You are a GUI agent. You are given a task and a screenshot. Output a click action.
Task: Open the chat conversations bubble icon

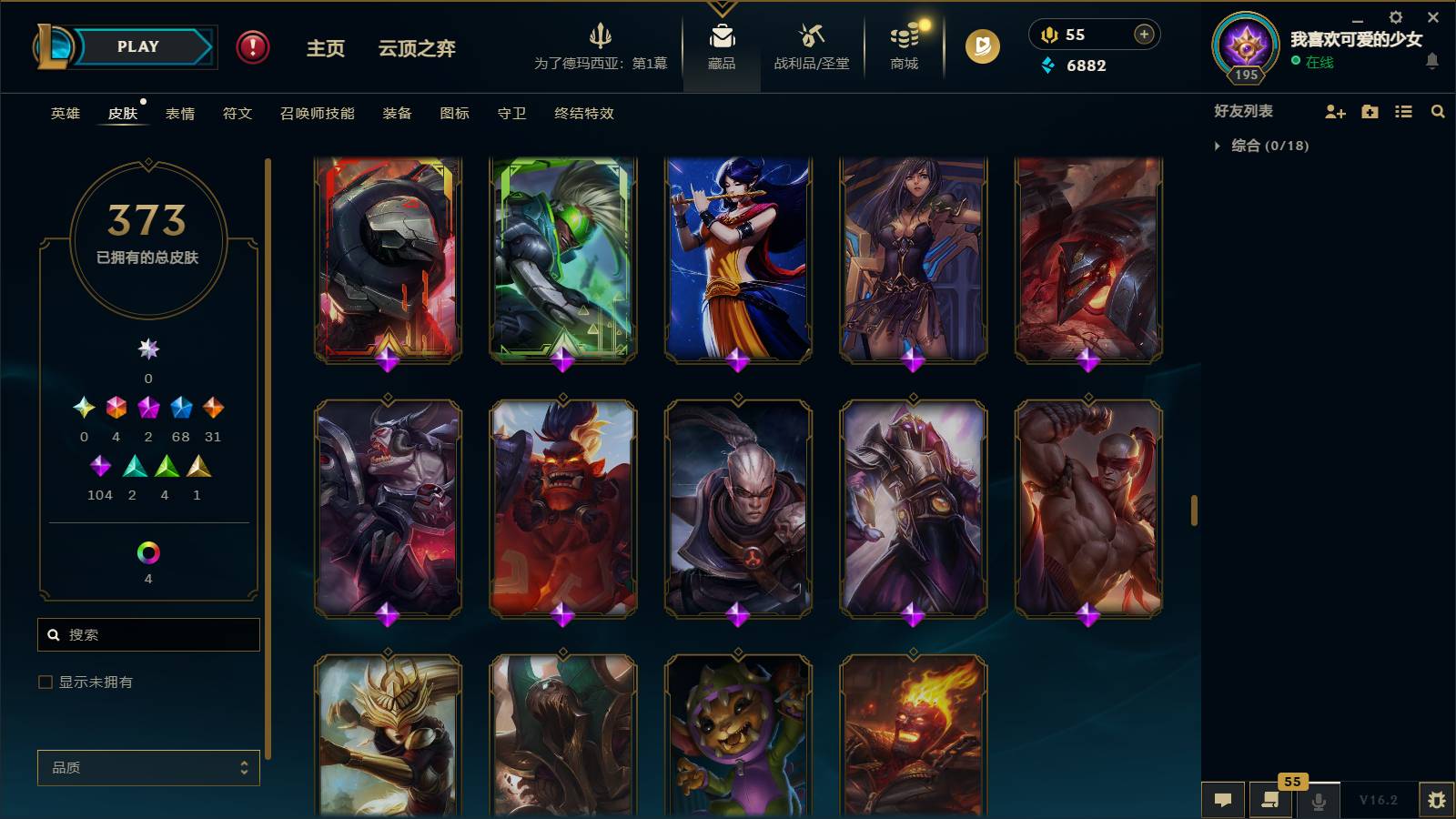tap(1223, 799)
